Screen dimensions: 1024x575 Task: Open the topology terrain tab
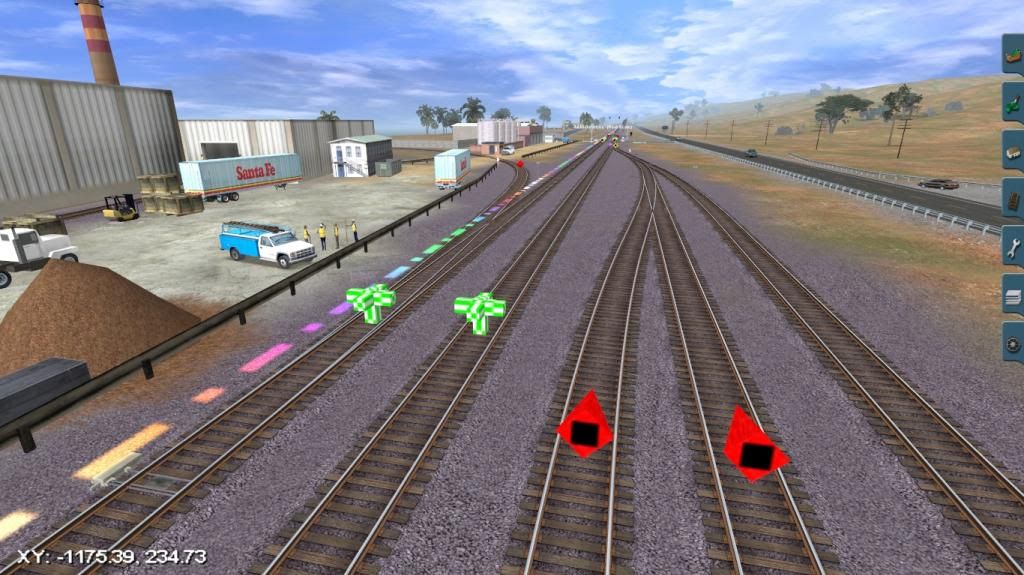click(x=1013, y=54)
